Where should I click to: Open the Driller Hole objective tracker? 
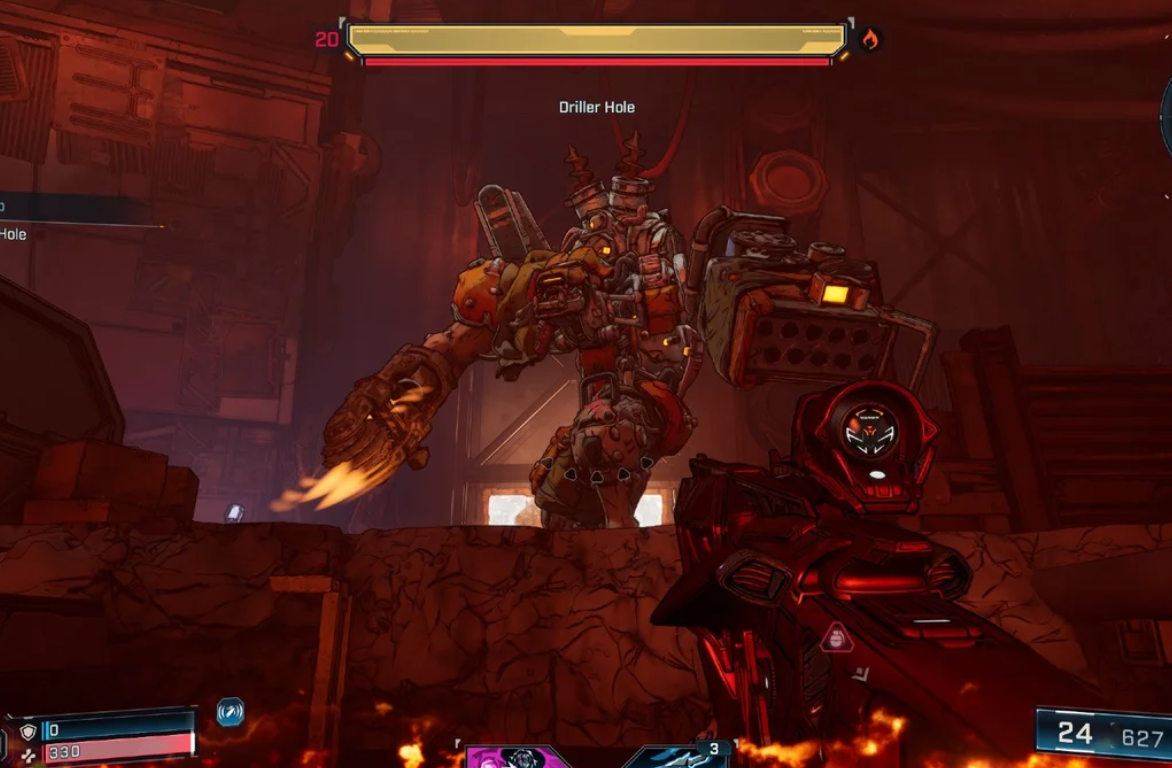coord(14,233)
